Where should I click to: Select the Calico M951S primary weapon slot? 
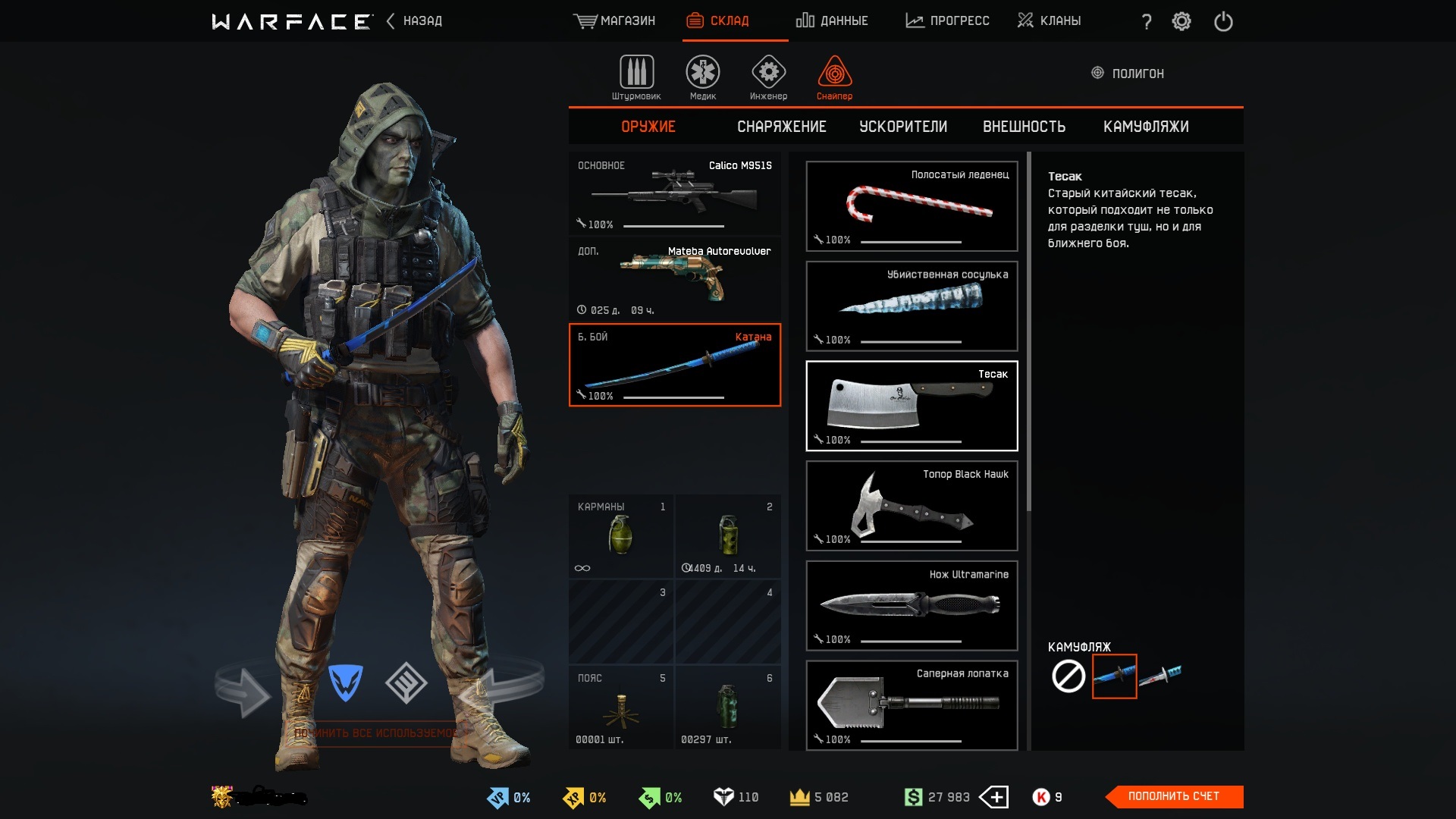point(674,194)
